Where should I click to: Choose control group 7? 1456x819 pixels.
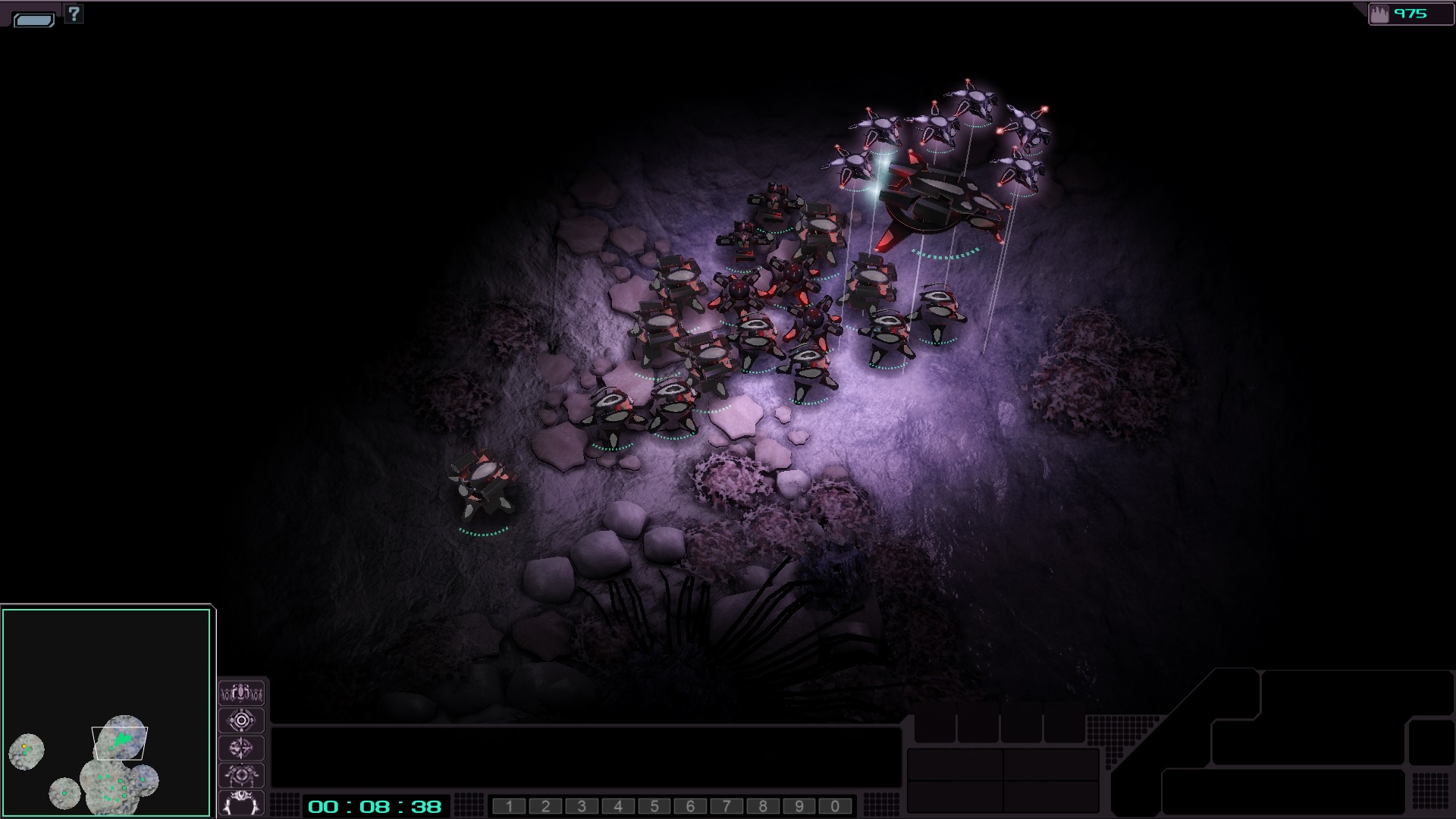click(x=726, y=806)
